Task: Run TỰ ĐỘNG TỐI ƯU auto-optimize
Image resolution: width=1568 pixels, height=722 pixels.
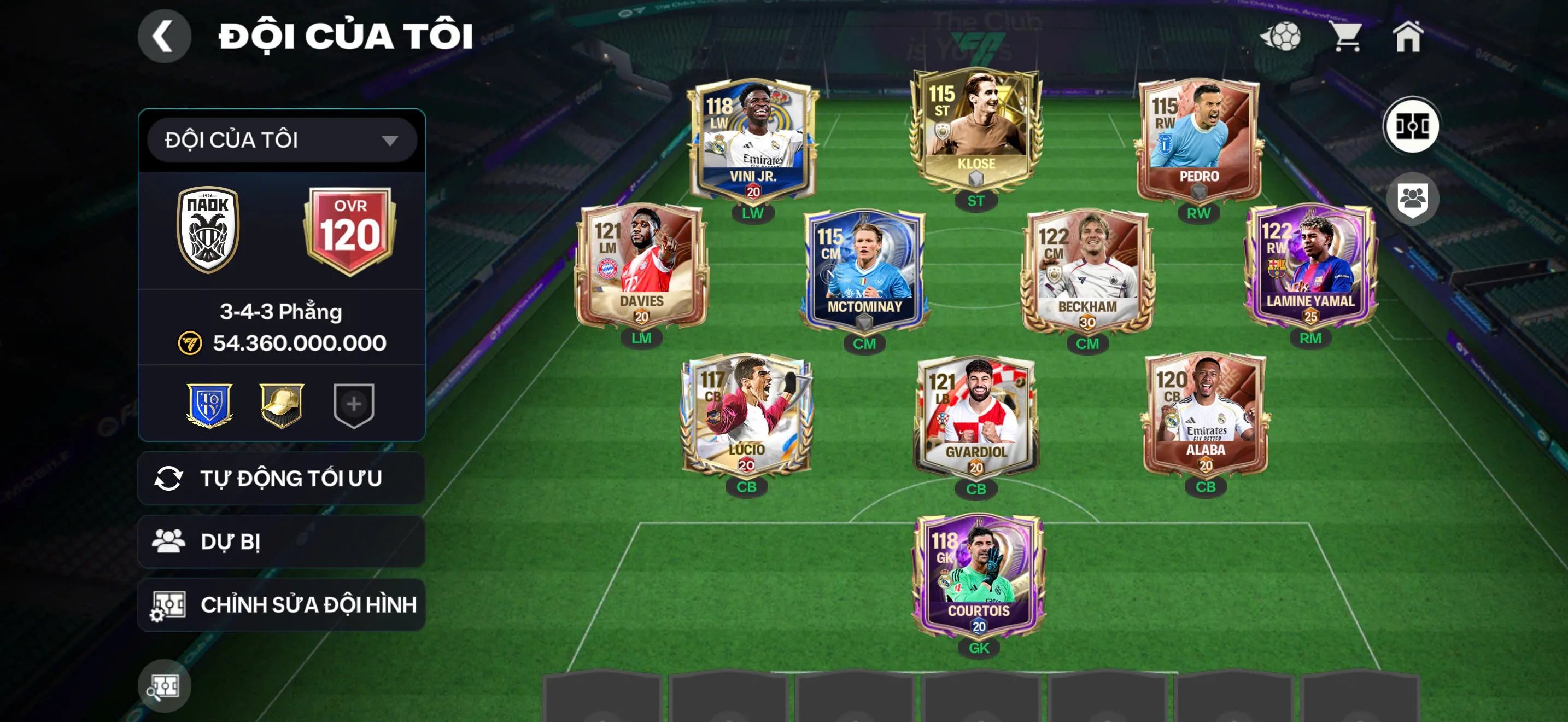Action: point(280,479)
